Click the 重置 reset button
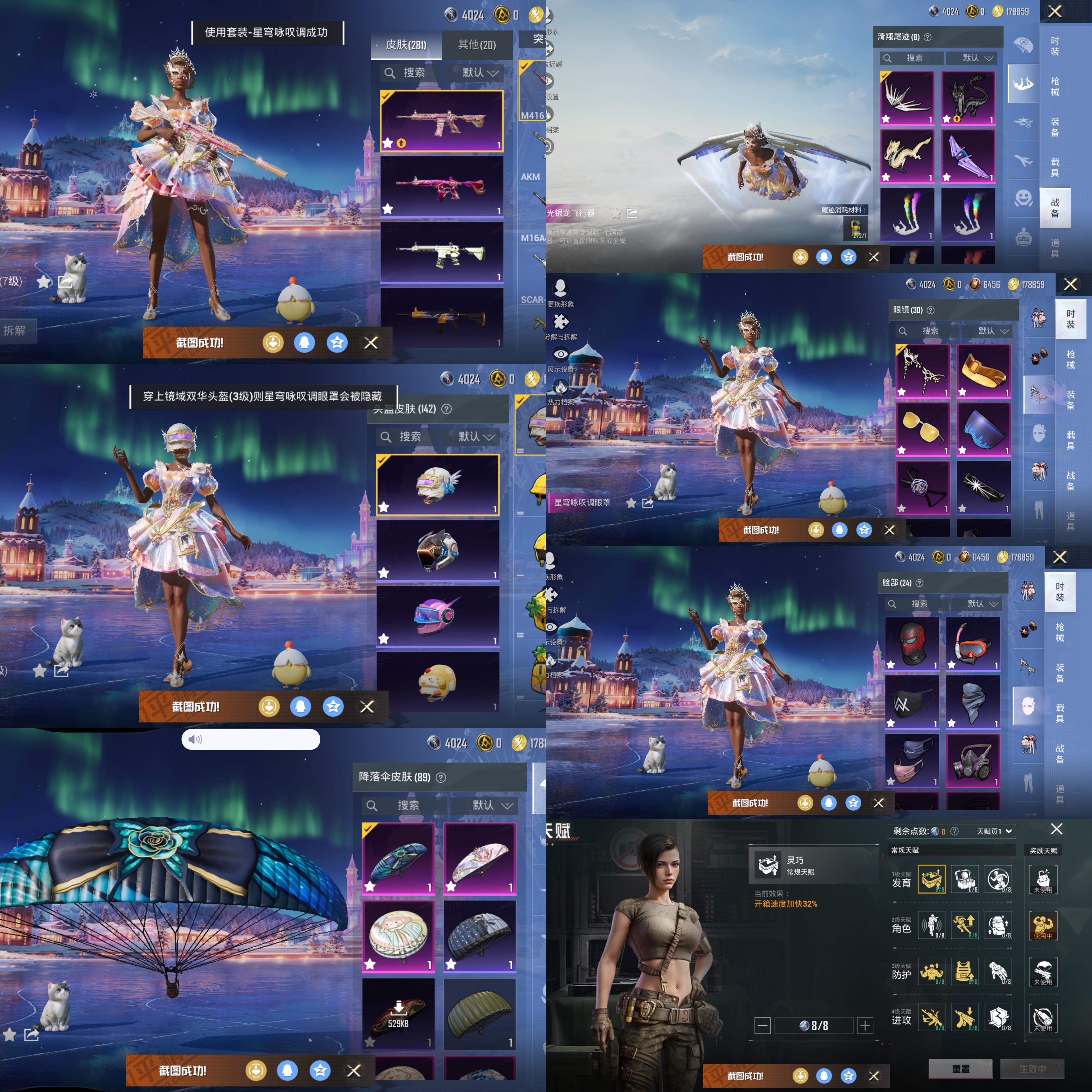 click(960, 1069)
